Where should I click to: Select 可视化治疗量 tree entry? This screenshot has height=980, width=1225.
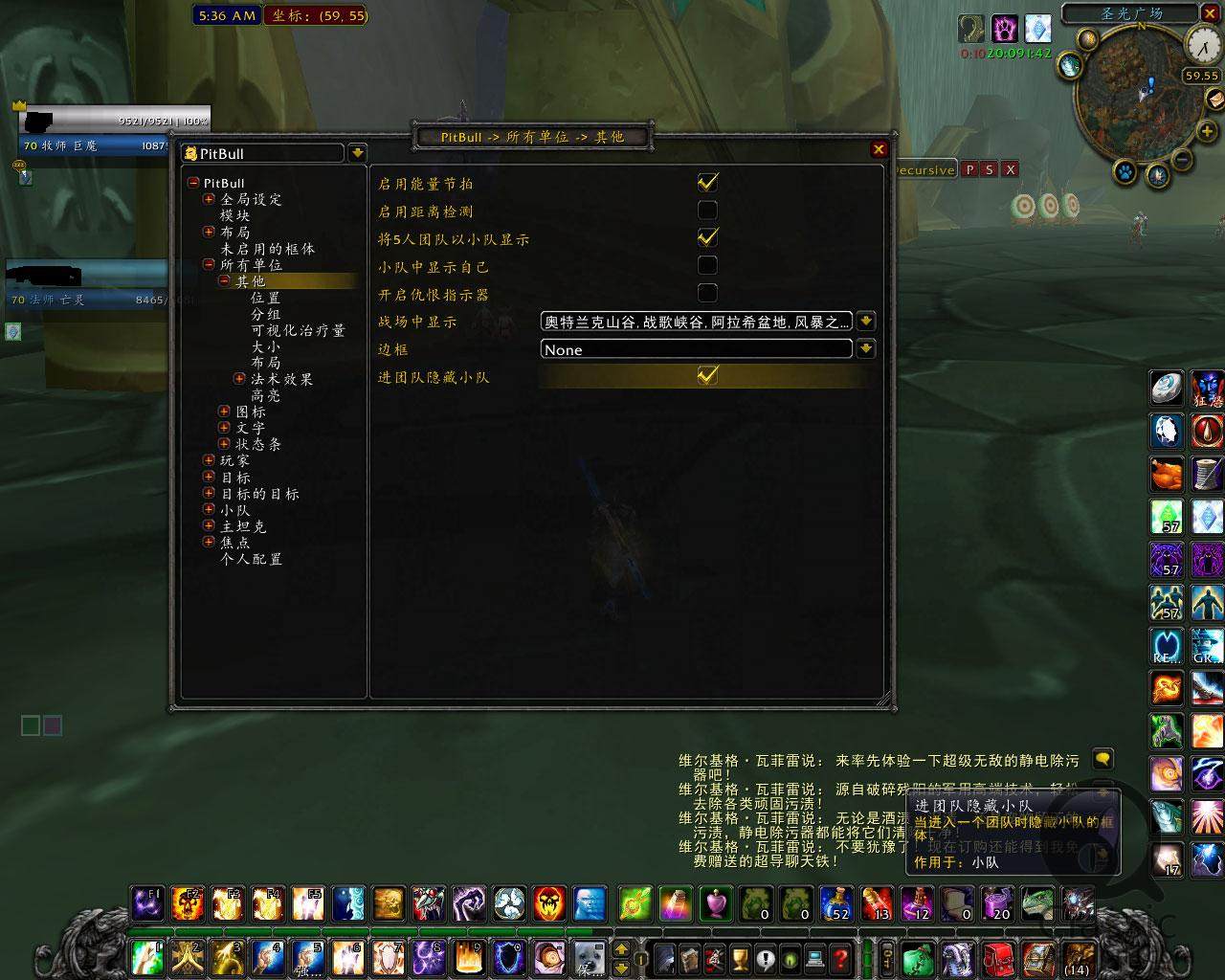297,330
